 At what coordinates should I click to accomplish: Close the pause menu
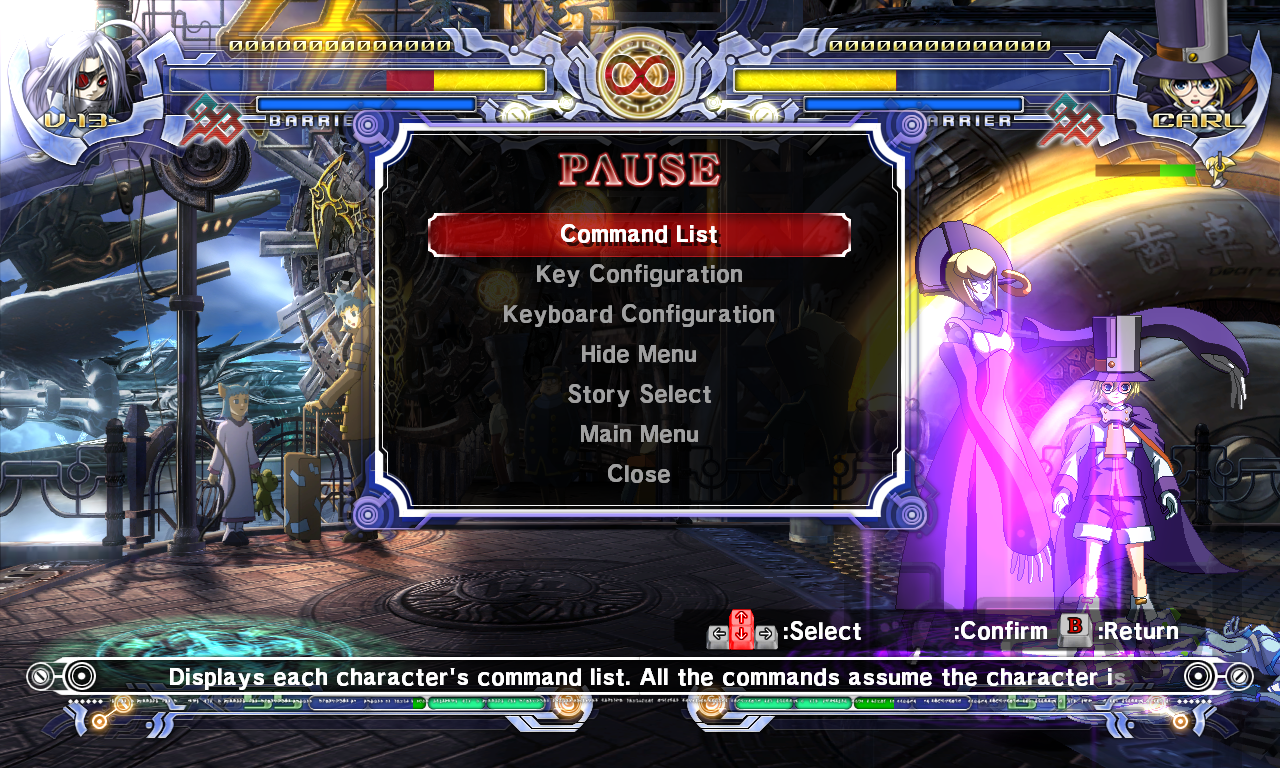[639, 474]
